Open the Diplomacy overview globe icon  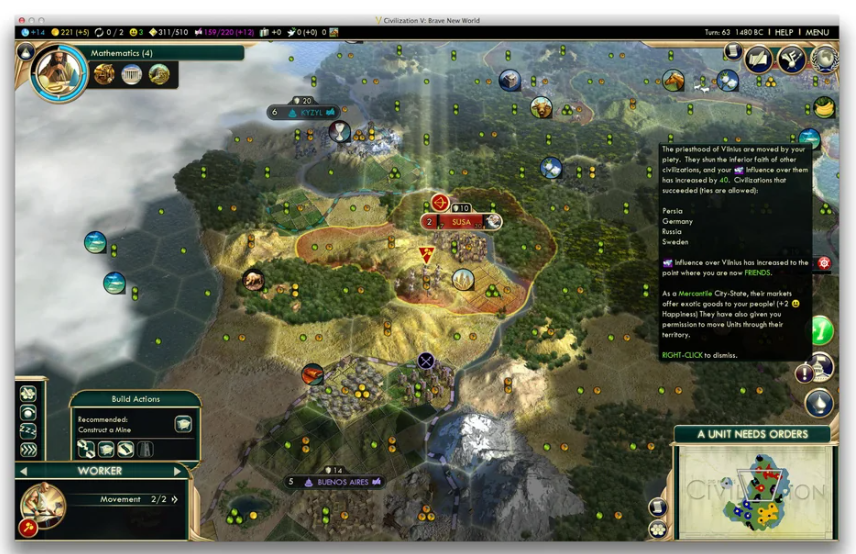825,59
